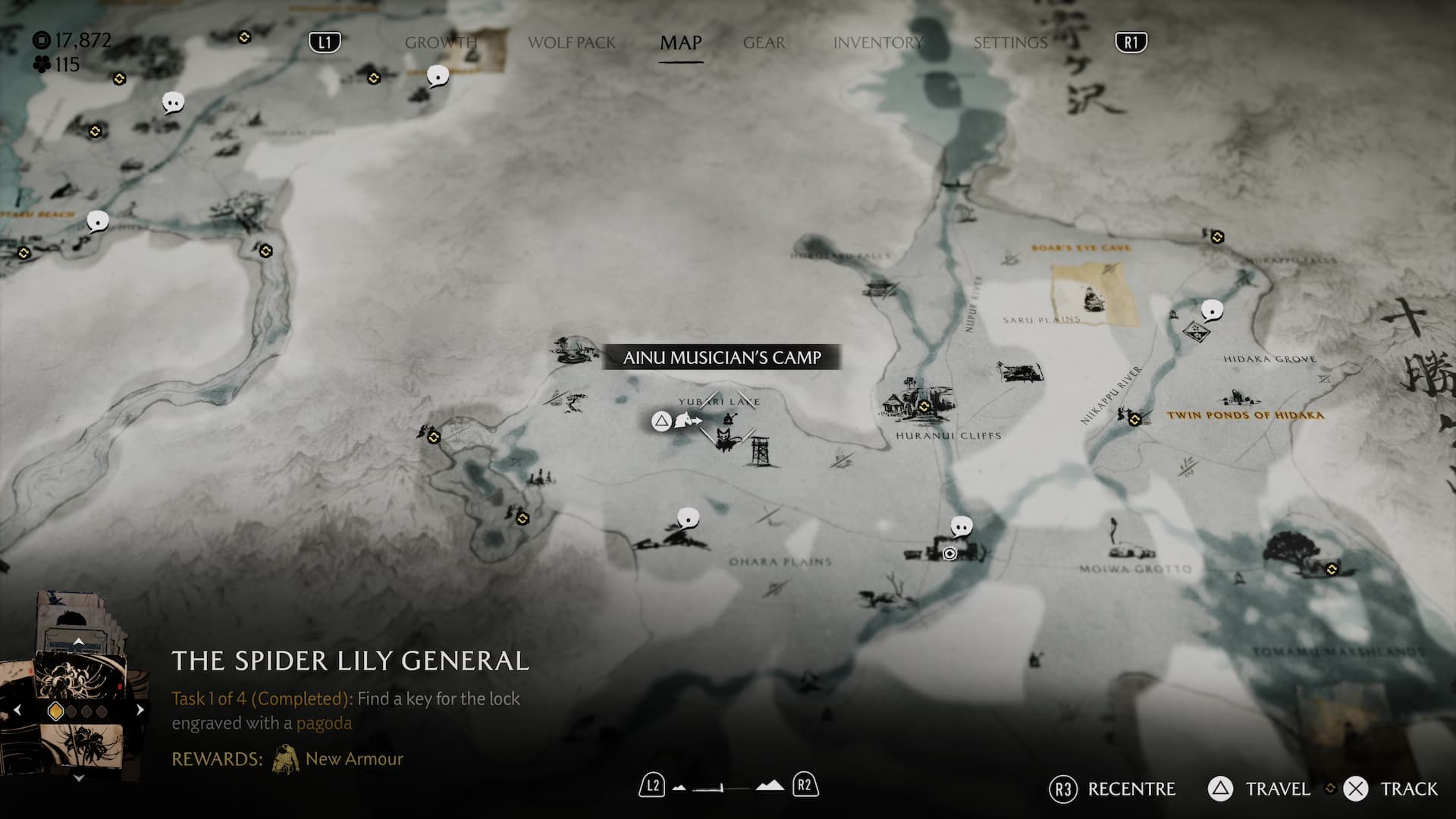Open the Inventory tab
This screenshot has width=1456, height=819.
tap(877, 42)
